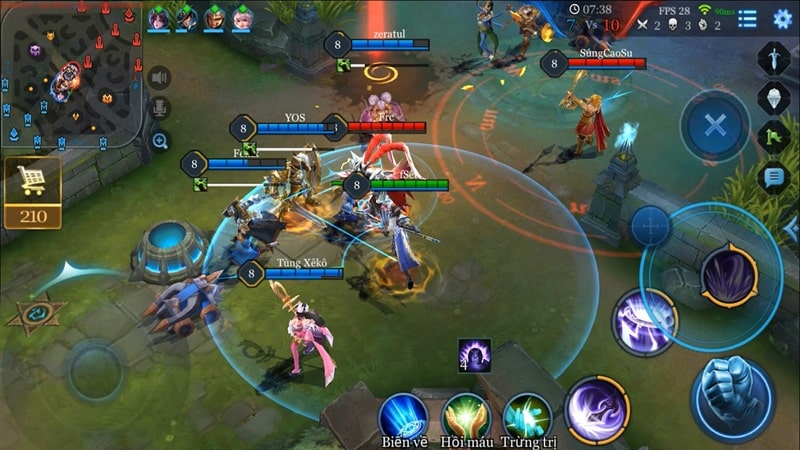Open the shop via the cart icon
The image size is (800, 450).
(x=32, y=182)
